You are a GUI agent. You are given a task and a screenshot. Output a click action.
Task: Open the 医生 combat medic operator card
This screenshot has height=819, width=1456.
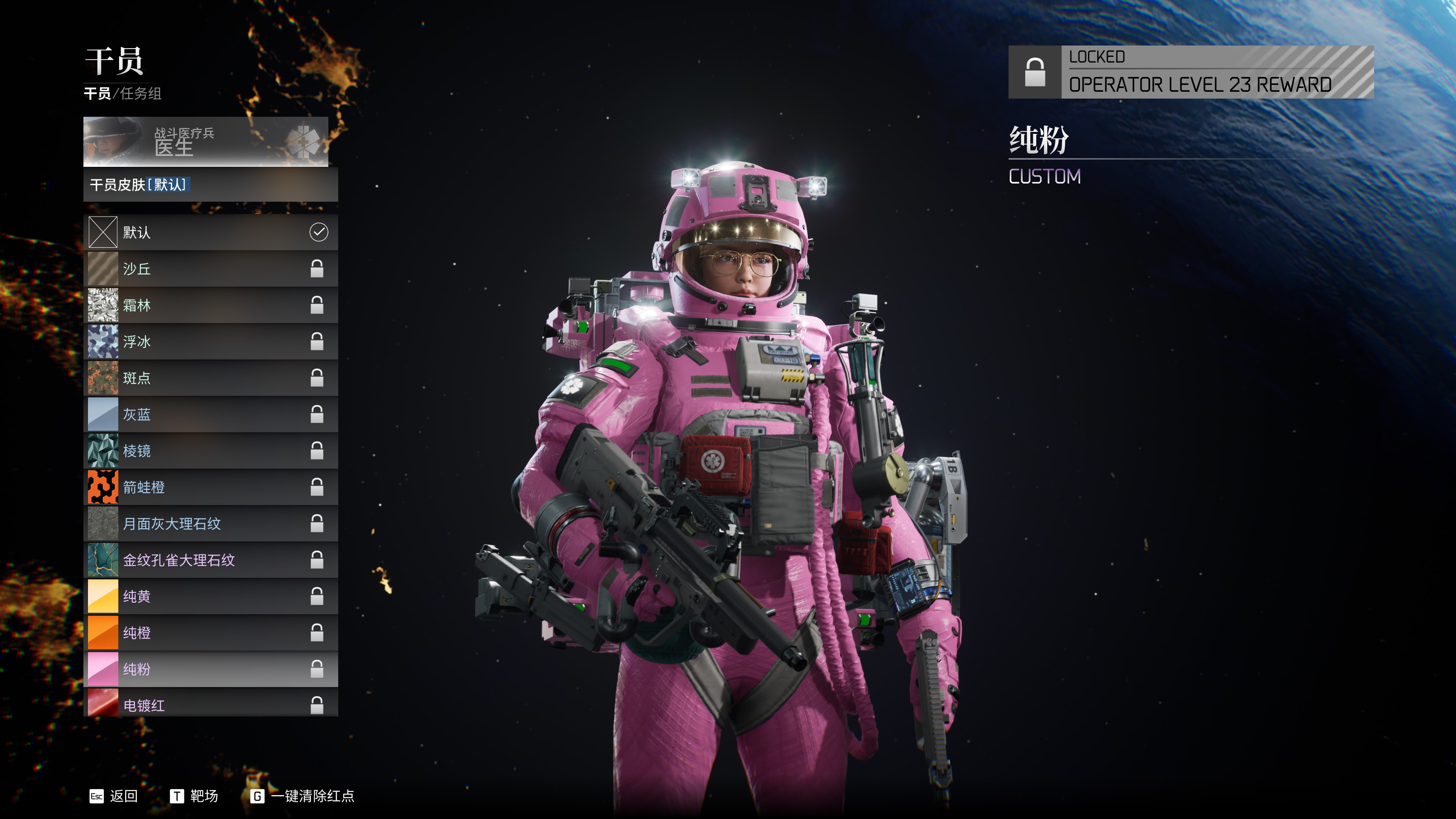206,142
